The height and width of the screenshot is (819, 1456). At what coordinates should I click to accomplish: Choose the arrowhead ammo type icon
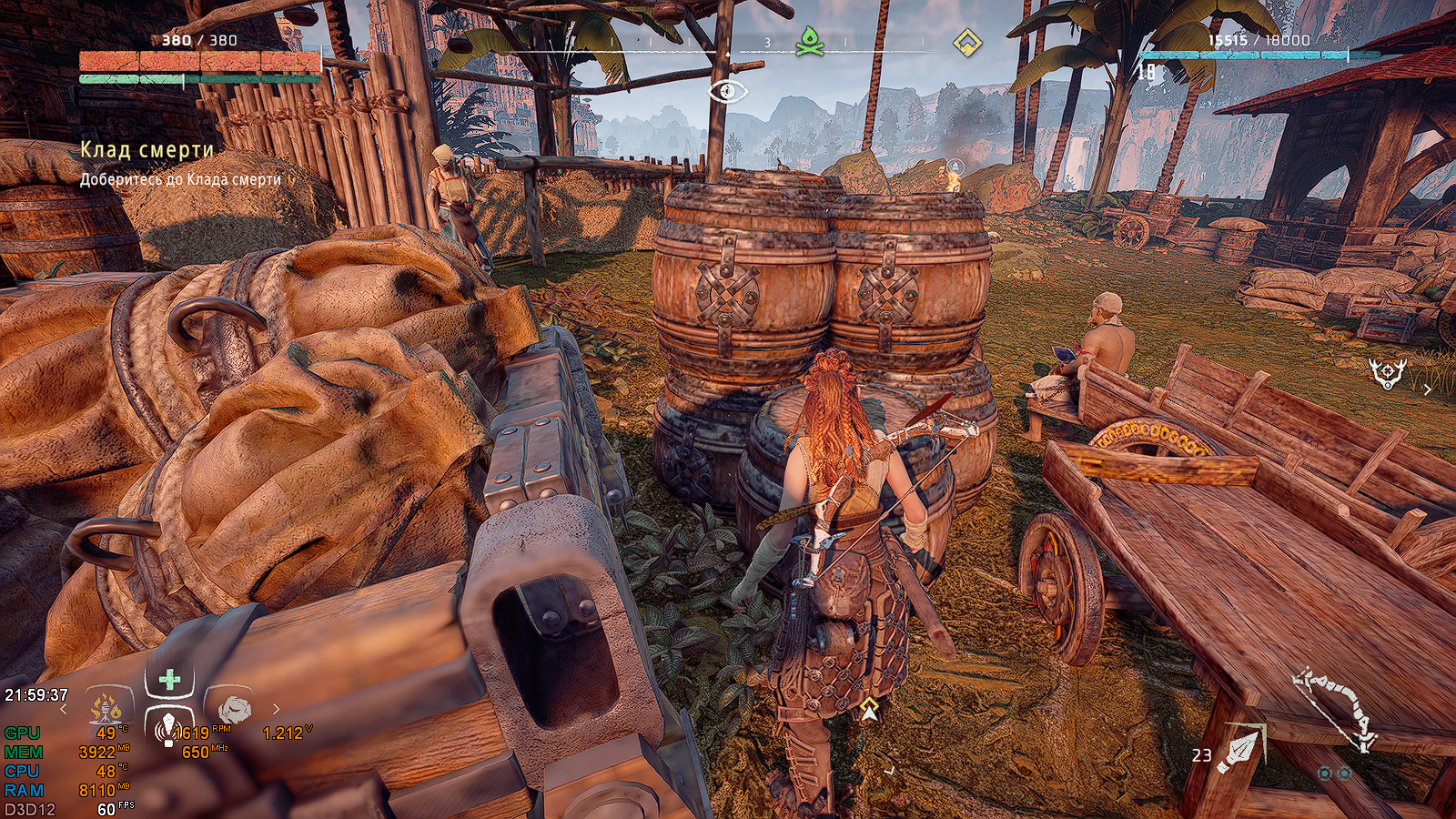pyautogui.click(x=1243, y=749)
